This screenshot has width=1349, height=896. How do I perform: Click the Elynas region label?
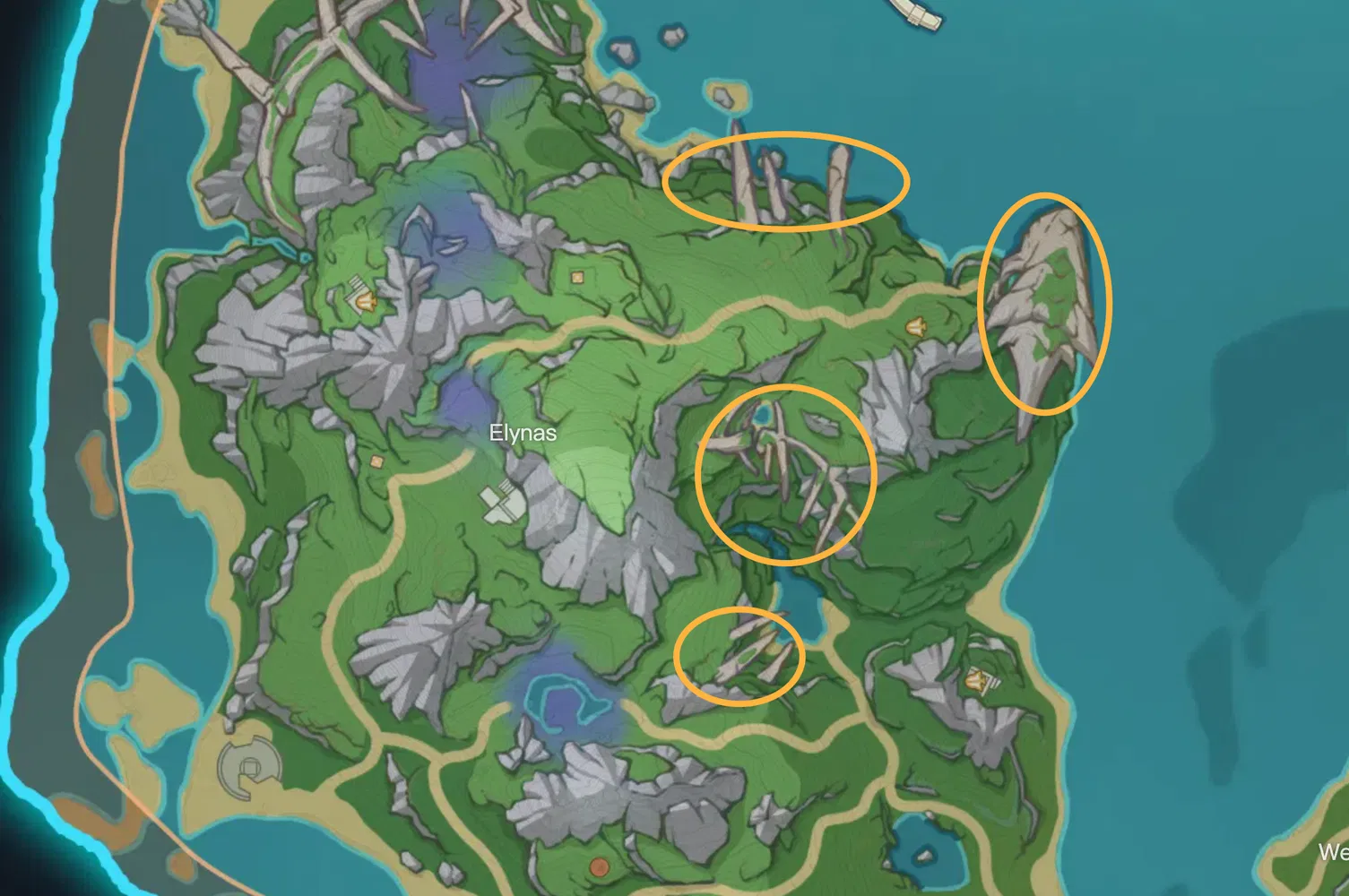click(x=523, y=433)
